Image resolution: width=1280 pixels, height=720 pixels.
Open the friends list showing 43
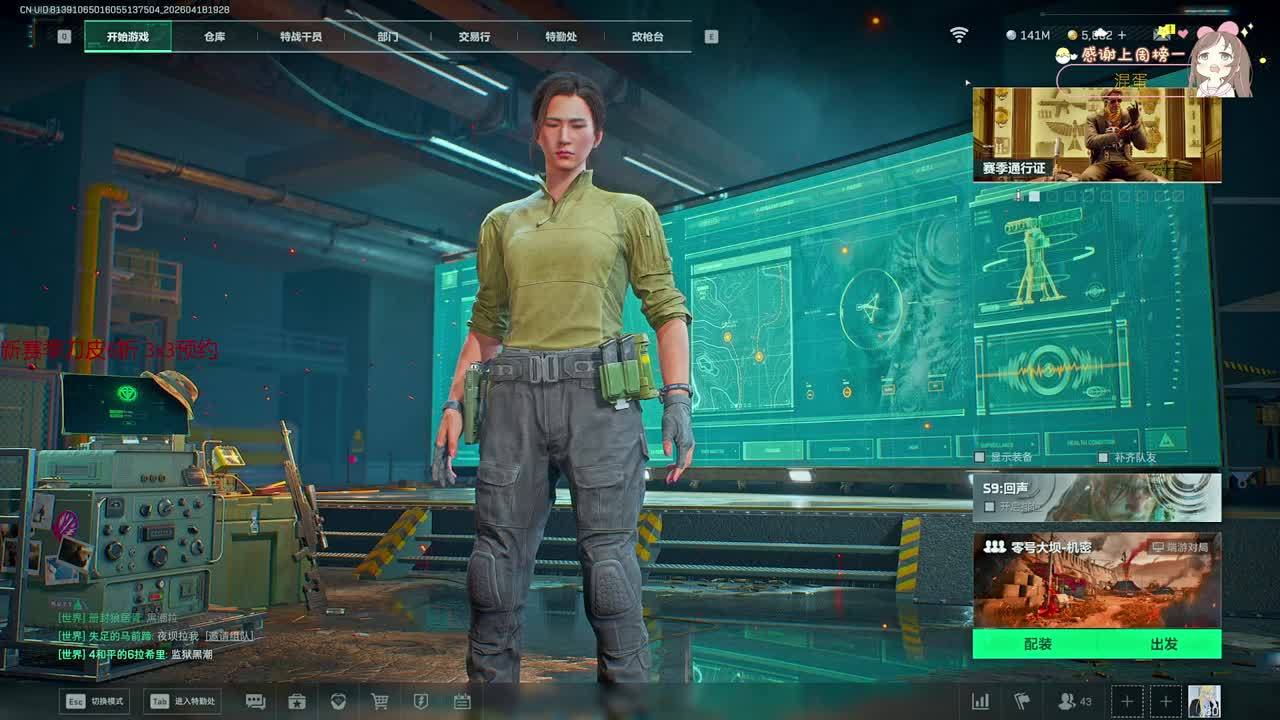(1074, 701)
